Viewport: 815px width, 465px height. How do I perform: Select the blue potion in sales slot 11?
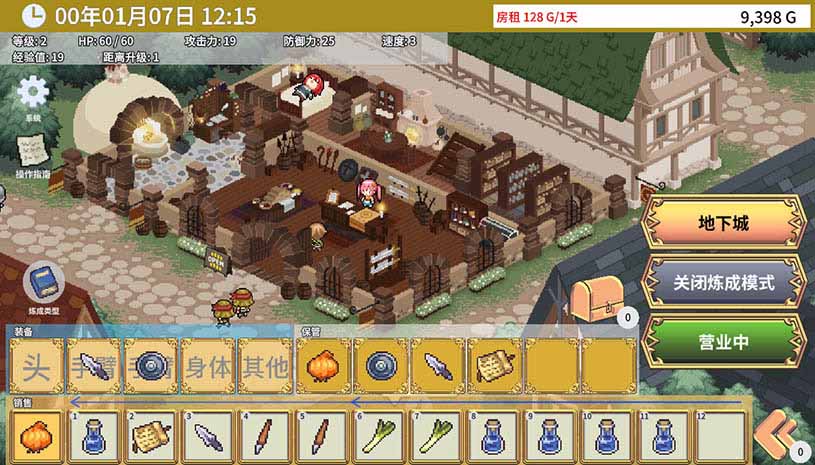pos(665,437)
